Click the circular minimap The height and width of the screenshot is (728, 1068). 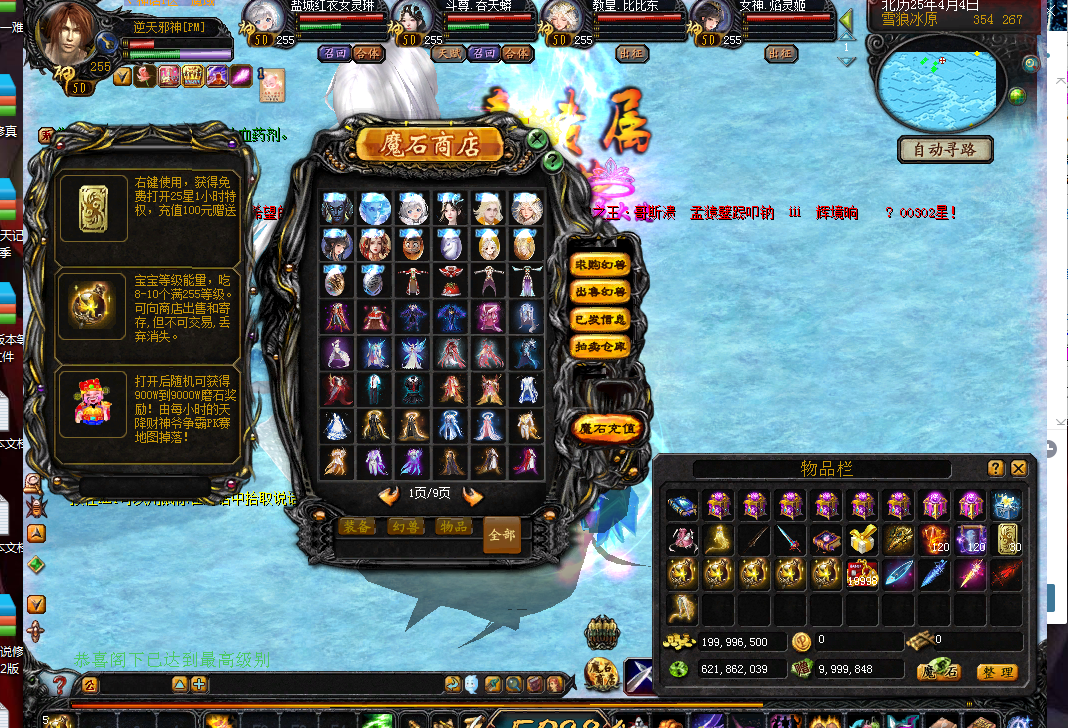[x=937, y=83]
